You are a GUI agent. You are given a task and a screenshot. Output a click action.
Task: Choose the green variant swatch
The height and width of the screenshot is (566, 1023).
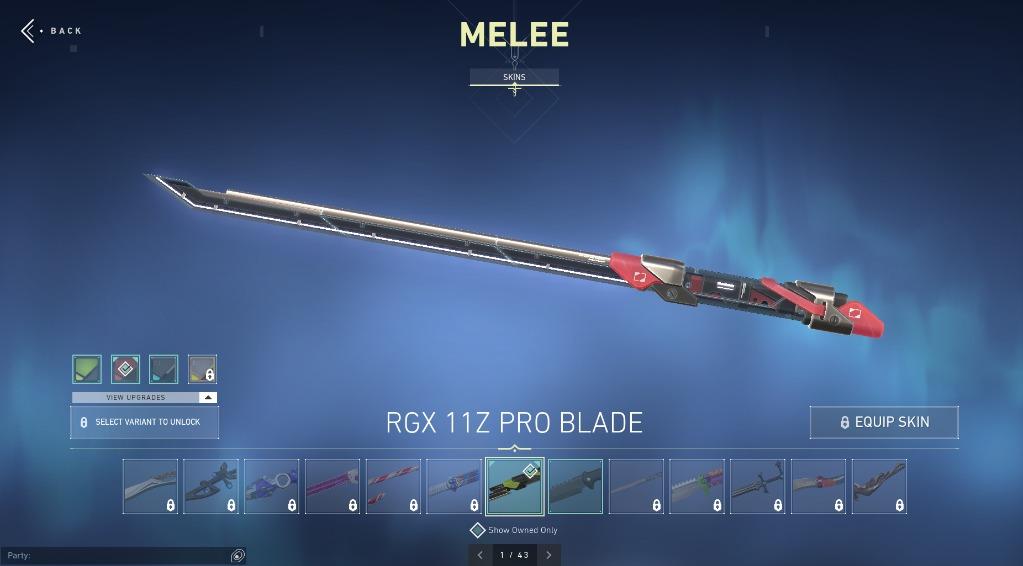pos(87,369)
